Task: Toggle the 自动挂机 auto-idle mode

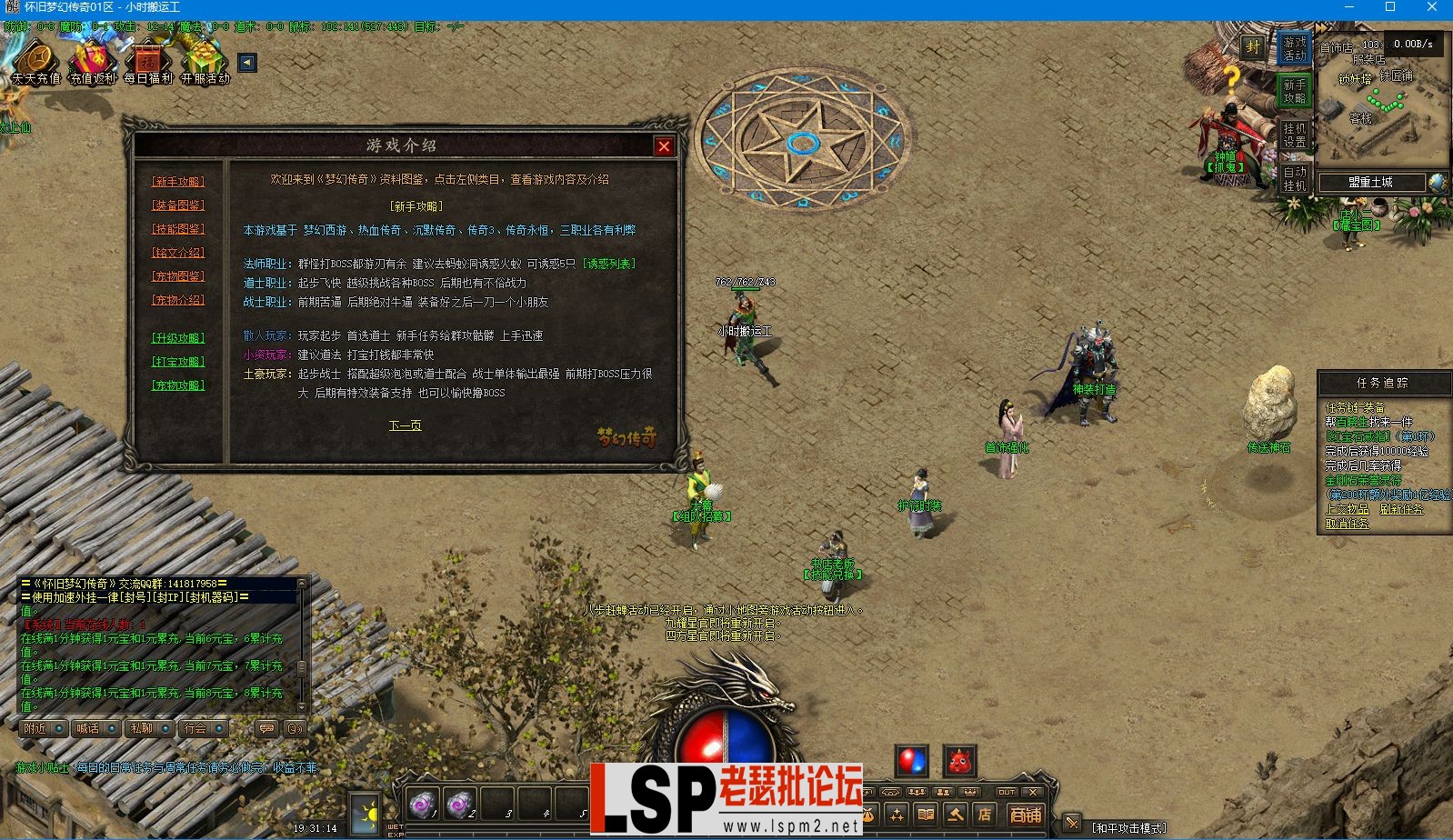Action: click(1295, 179)
